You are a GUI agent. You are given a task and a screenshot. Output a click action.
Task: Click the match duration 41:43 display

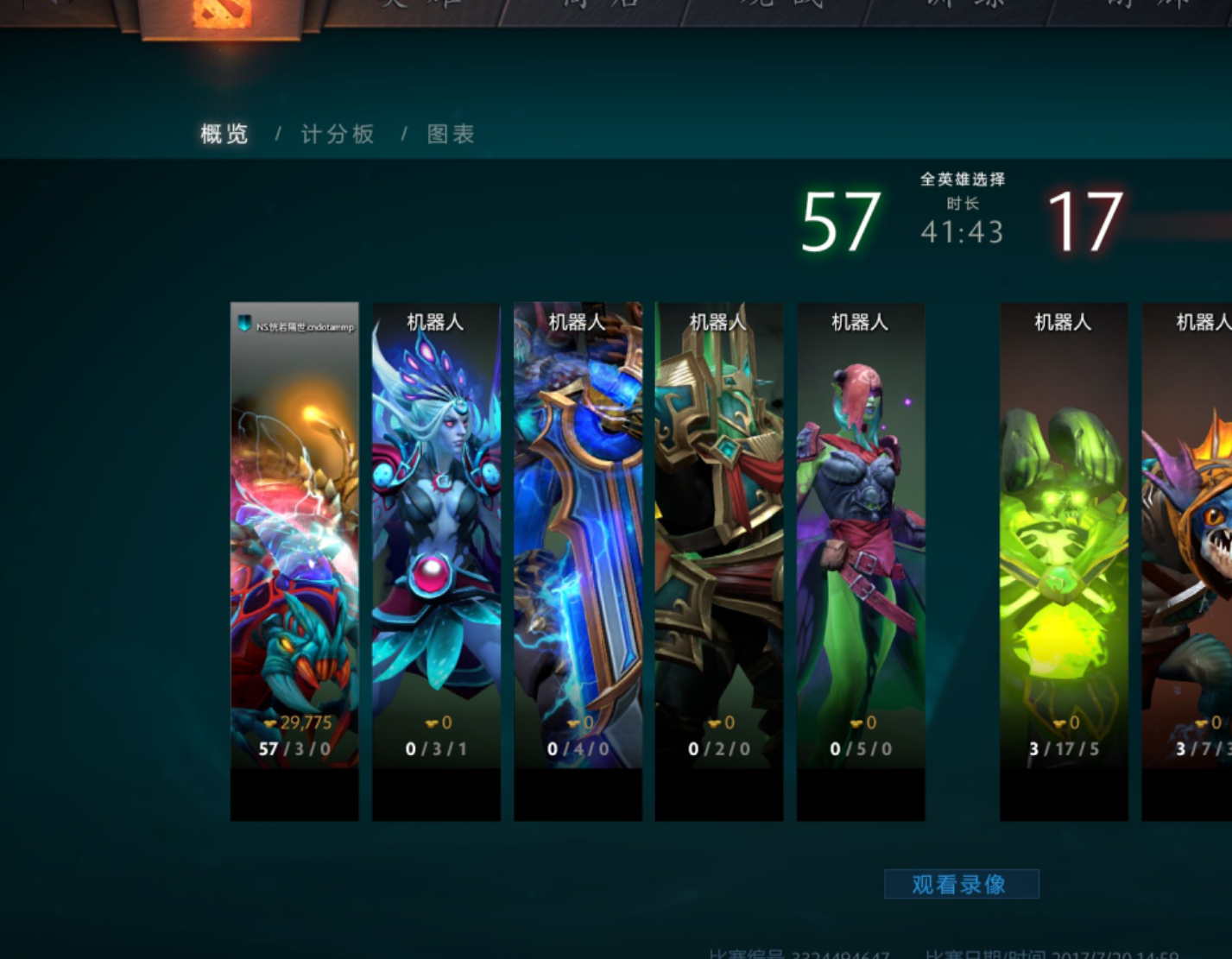tap(960, 231)
